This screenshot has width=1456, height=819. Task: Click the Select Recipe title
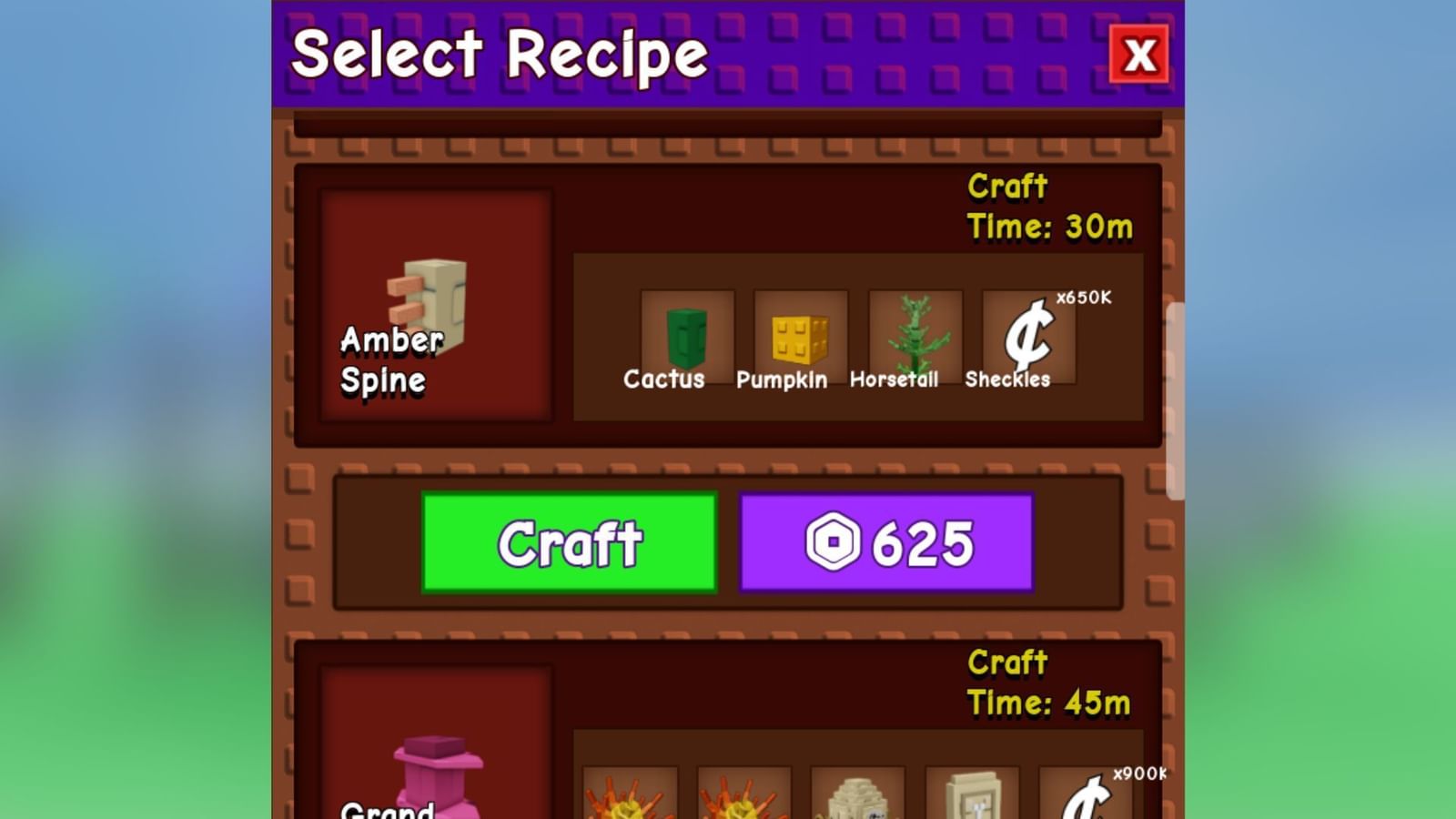(500, 55)
